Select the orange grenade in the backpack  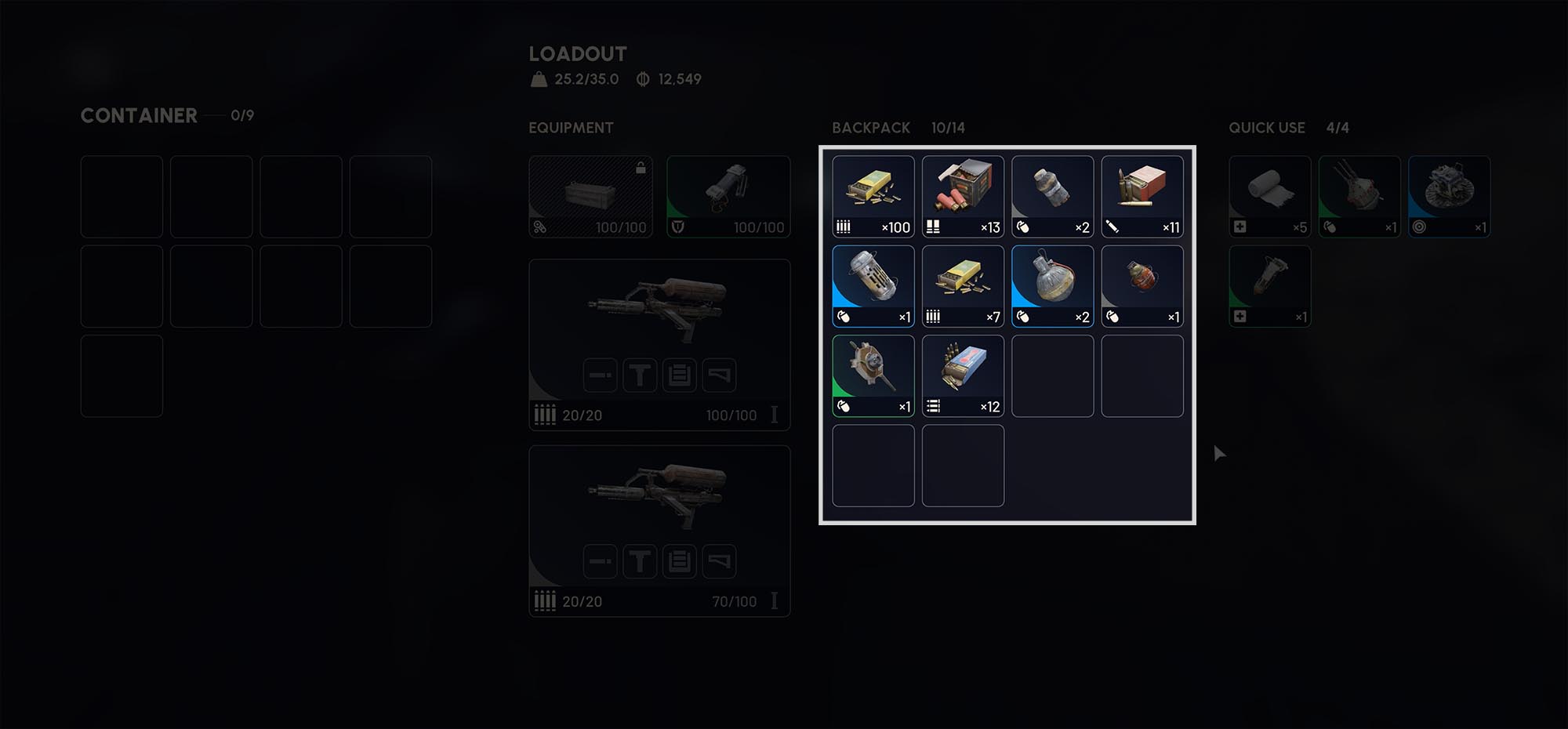[x=1142, y=285]
